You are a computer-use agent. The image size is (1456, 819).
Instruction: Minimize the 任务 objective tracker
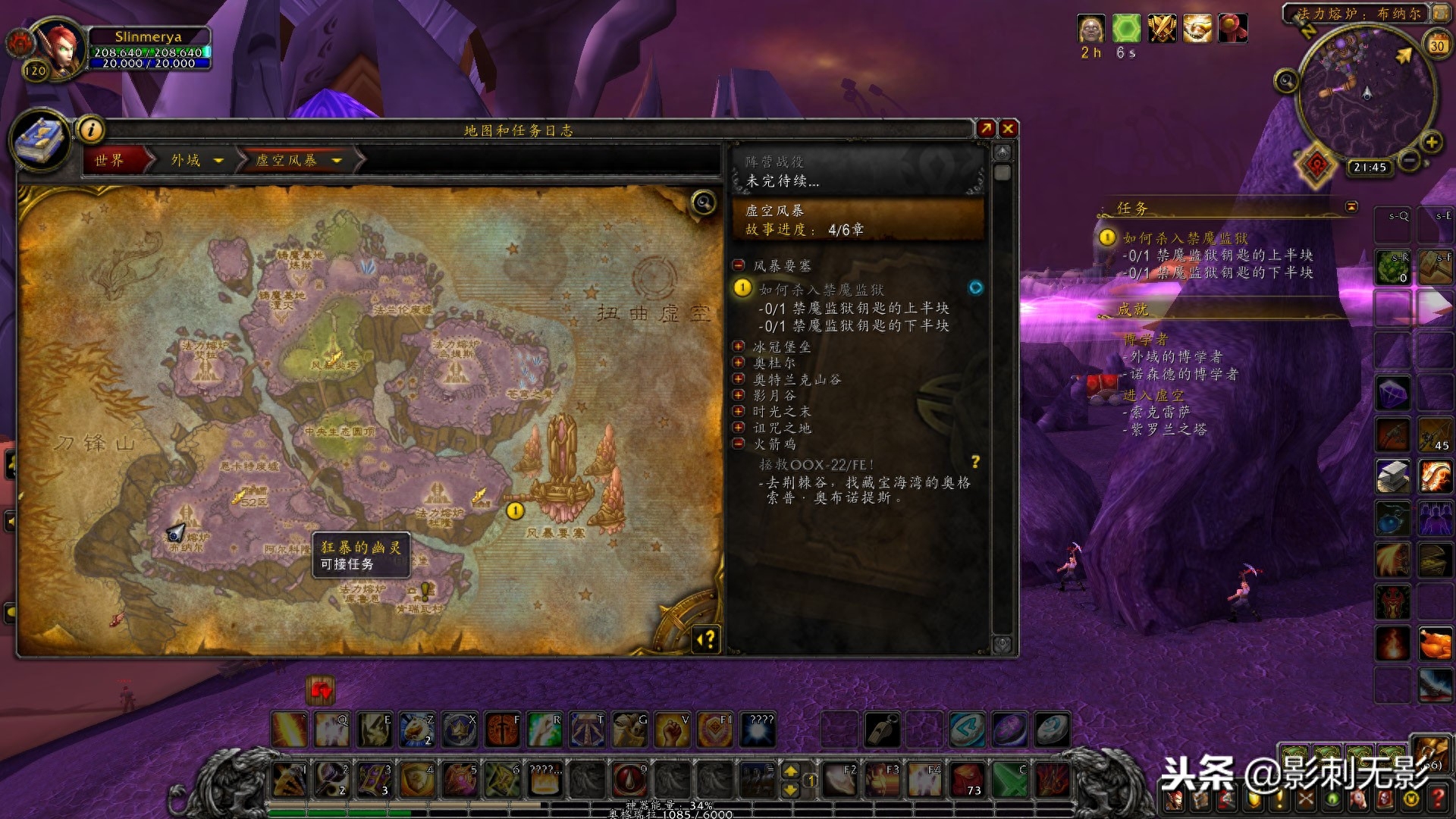coord(1351,207)
